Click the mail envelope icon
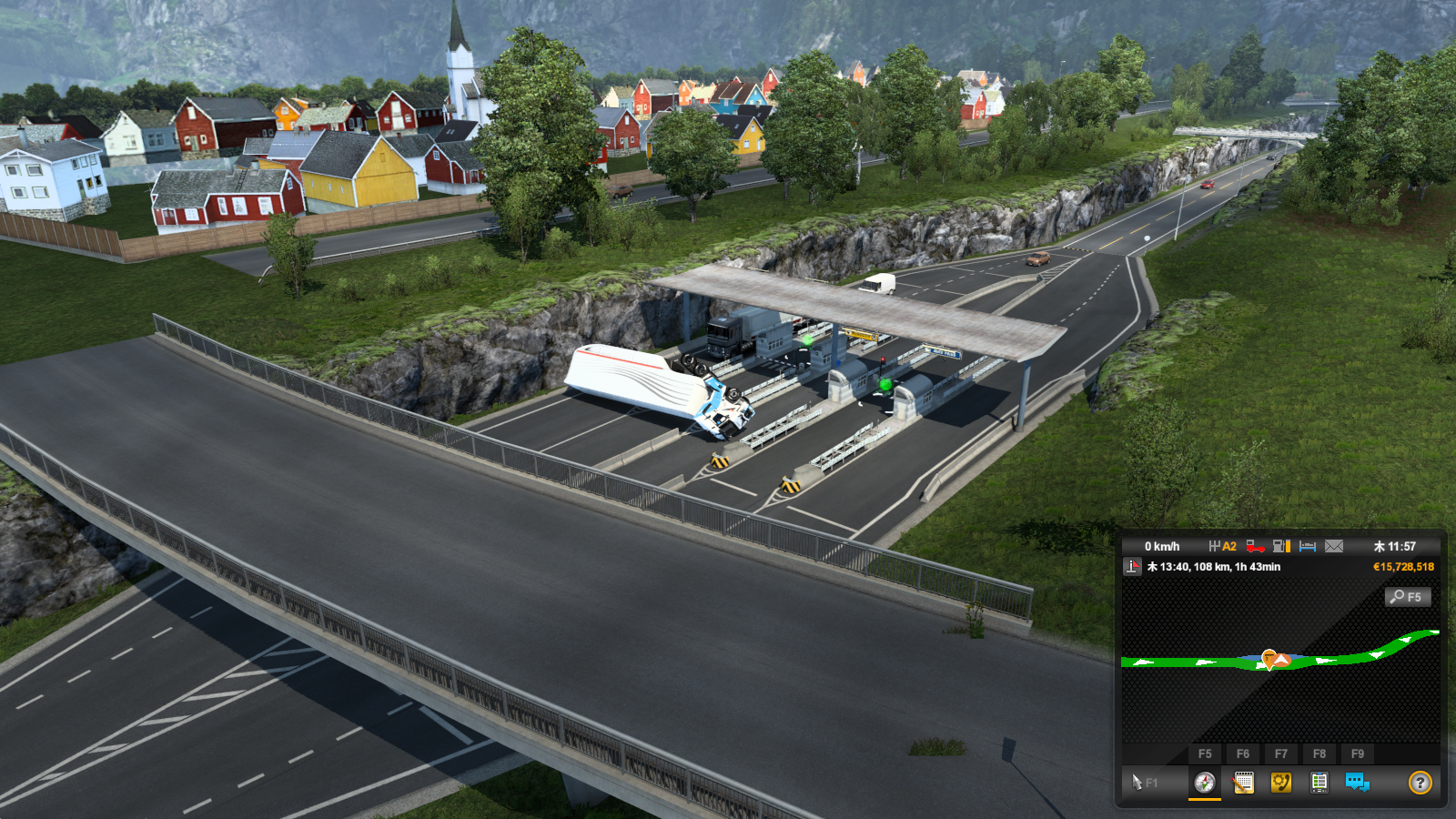 1334,546
